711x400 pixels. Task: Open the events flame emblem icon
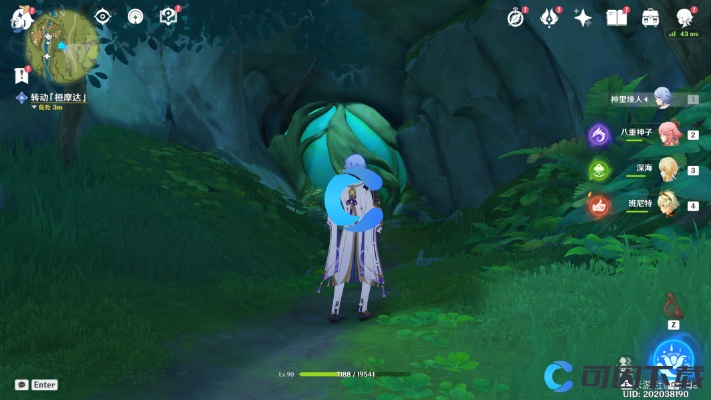[549, 18]
